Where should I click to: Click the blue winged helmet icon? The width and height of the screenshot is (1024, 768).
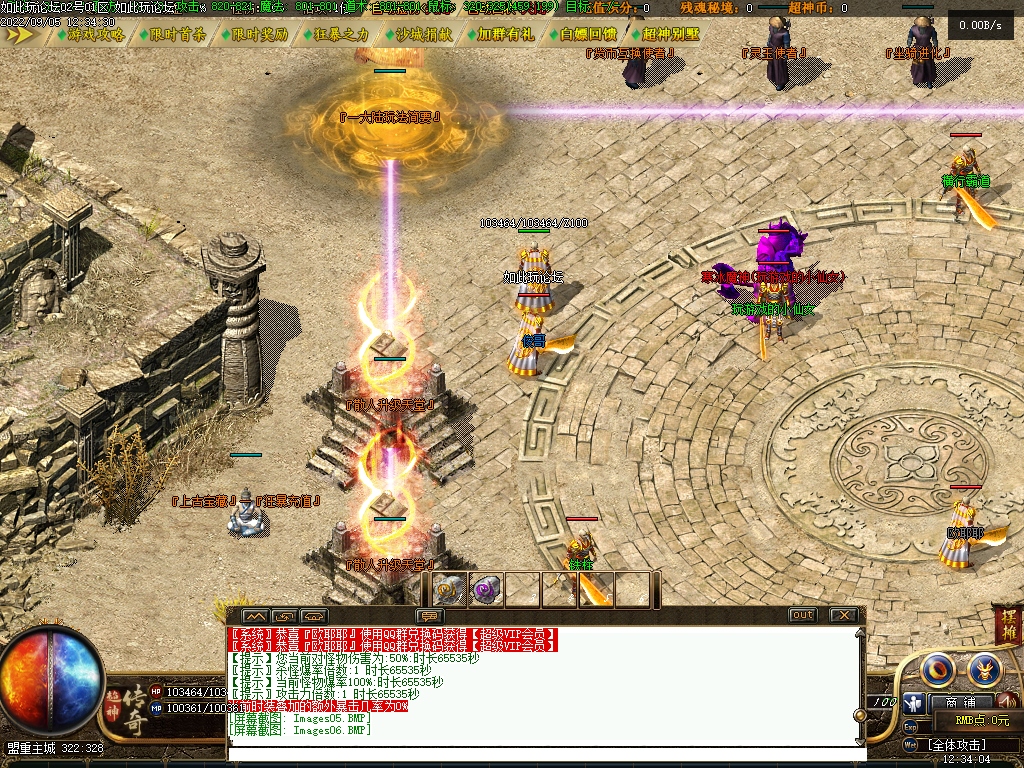point(984,668)
